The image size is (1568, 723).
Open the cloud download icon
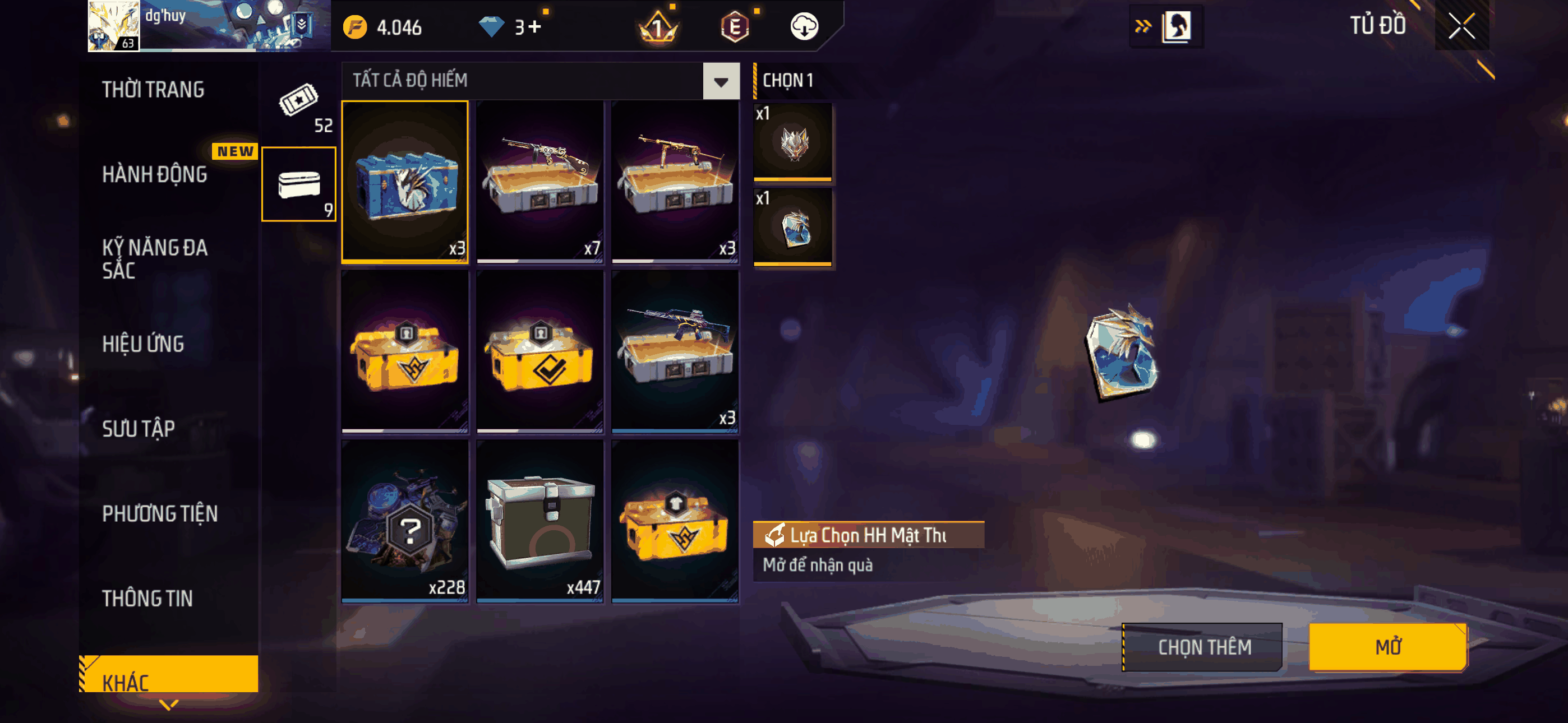pyautogui.click(x=804, y=27)
